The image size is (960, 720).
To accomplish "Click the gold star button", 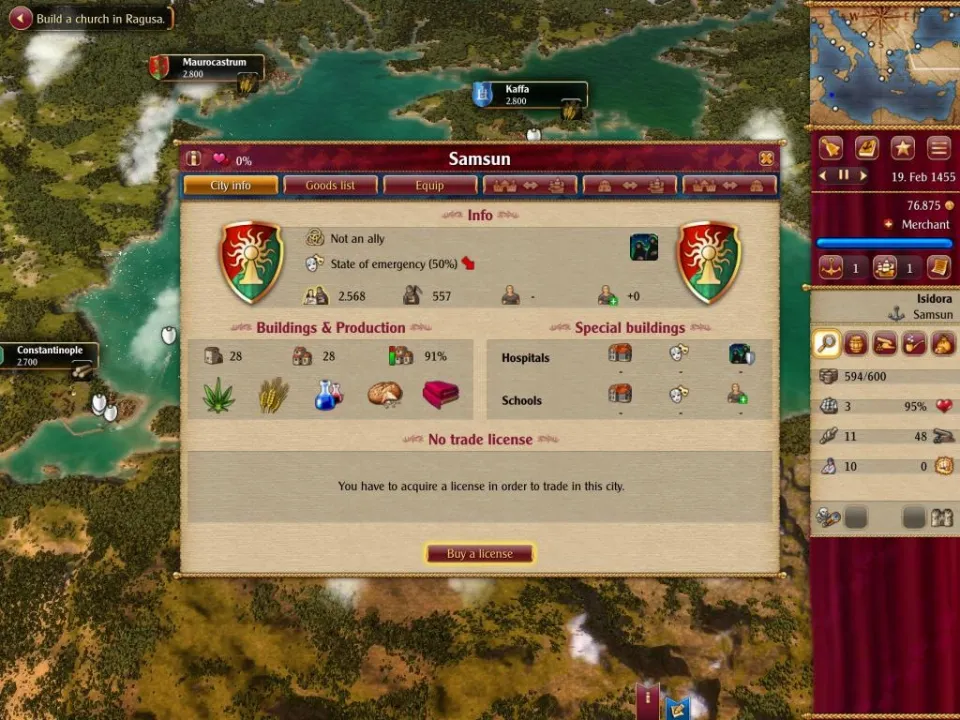I will (x=903, y=148).
